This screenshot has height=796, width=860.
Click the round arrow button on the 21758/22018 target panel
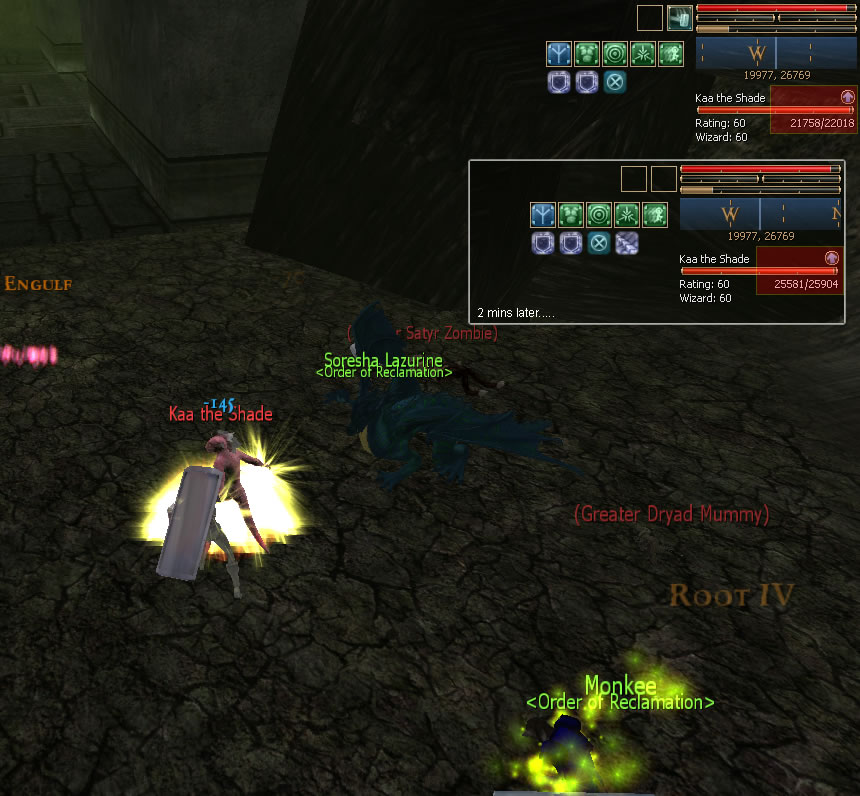point(847,97)
